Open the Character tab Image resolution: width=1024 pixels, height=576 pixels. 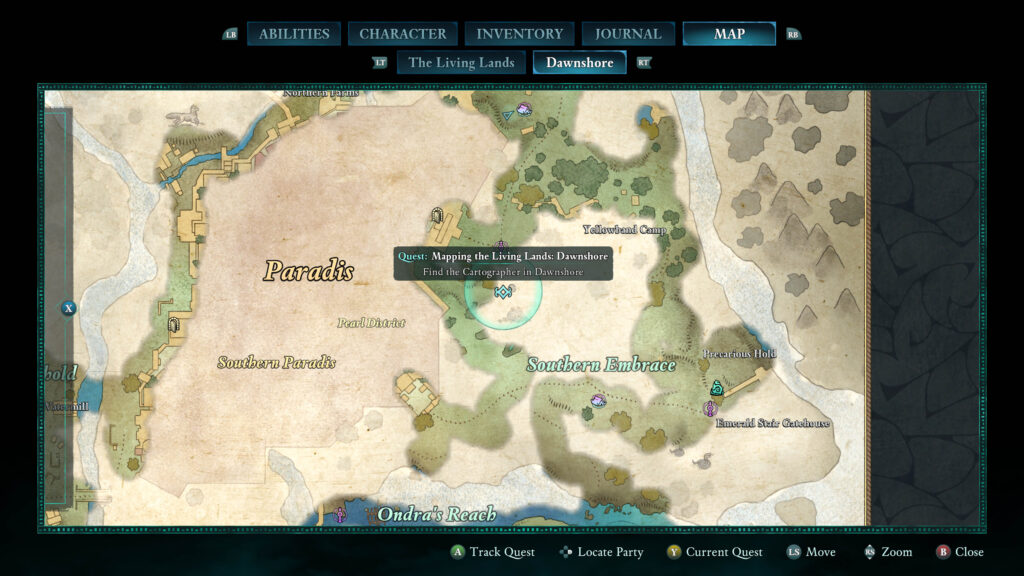coord(403,34)
